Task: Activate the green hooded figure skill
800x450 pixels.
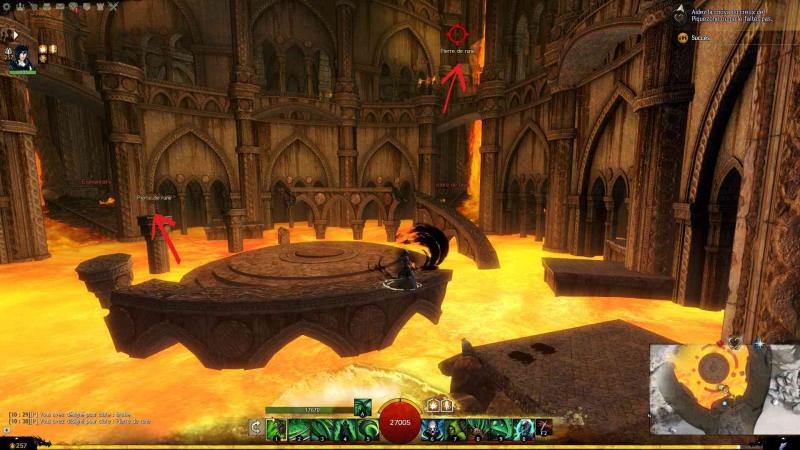Action: pos(454,428)
